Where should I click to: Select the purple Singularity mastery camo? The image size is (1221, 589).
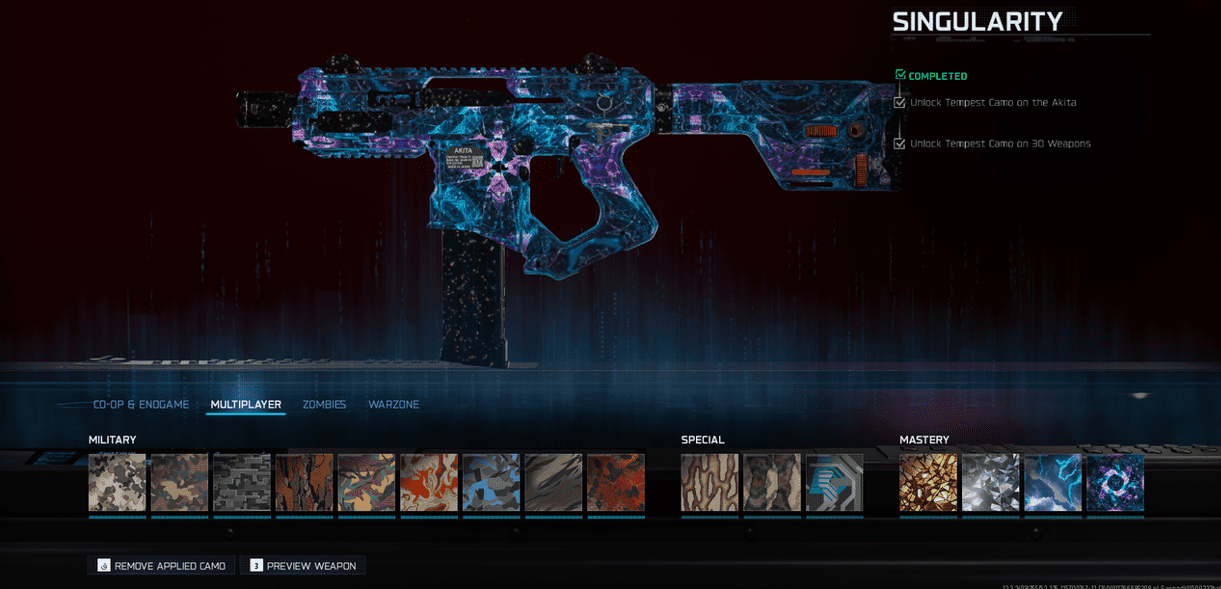[x=1115, y=483]
